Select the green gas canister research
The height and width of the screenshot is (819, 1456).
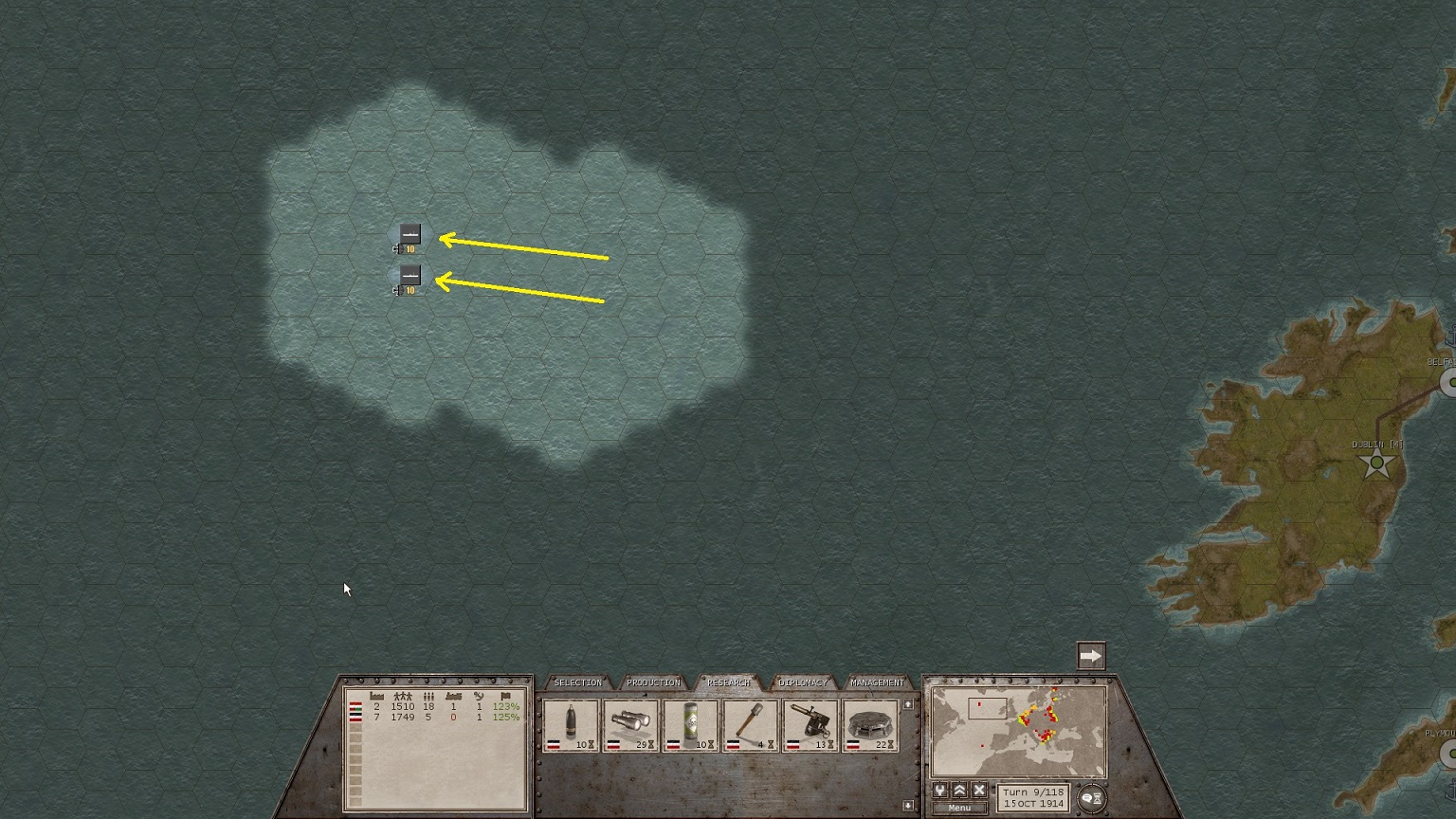(x=690, y=726)
